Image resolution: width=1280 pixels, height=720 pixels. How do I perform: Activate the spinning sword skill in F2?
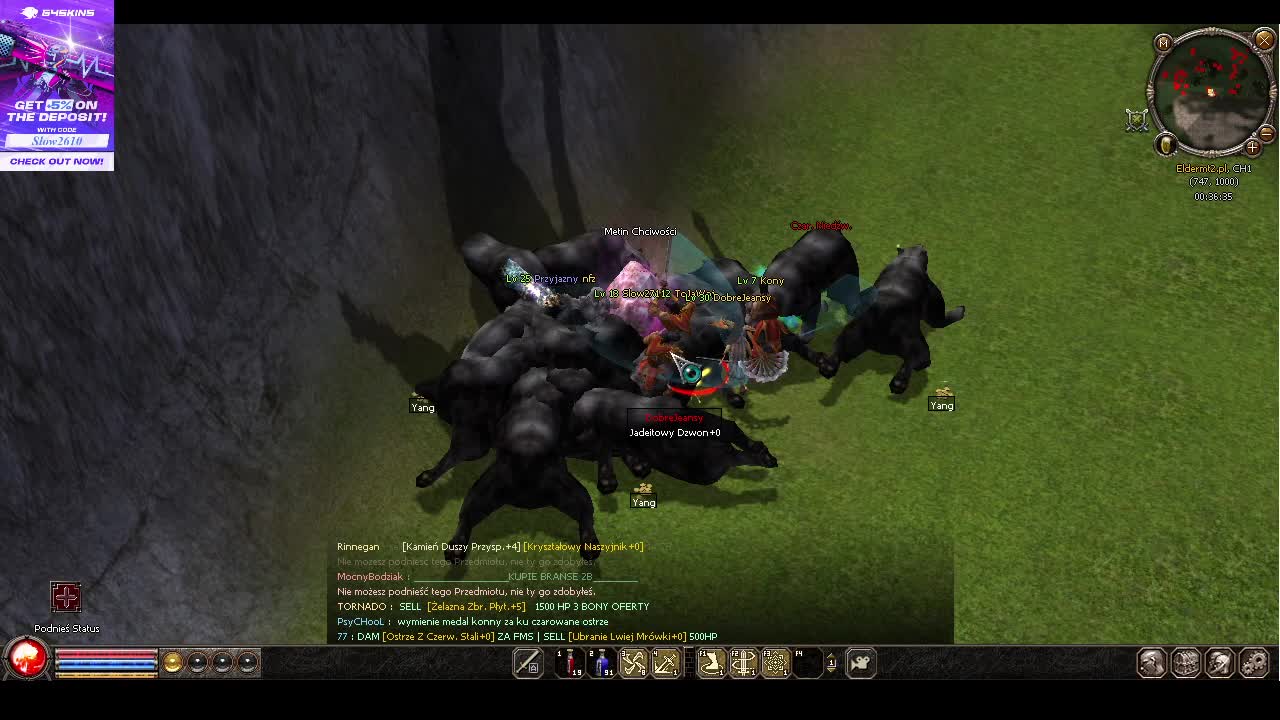click(x=743, y=662)
